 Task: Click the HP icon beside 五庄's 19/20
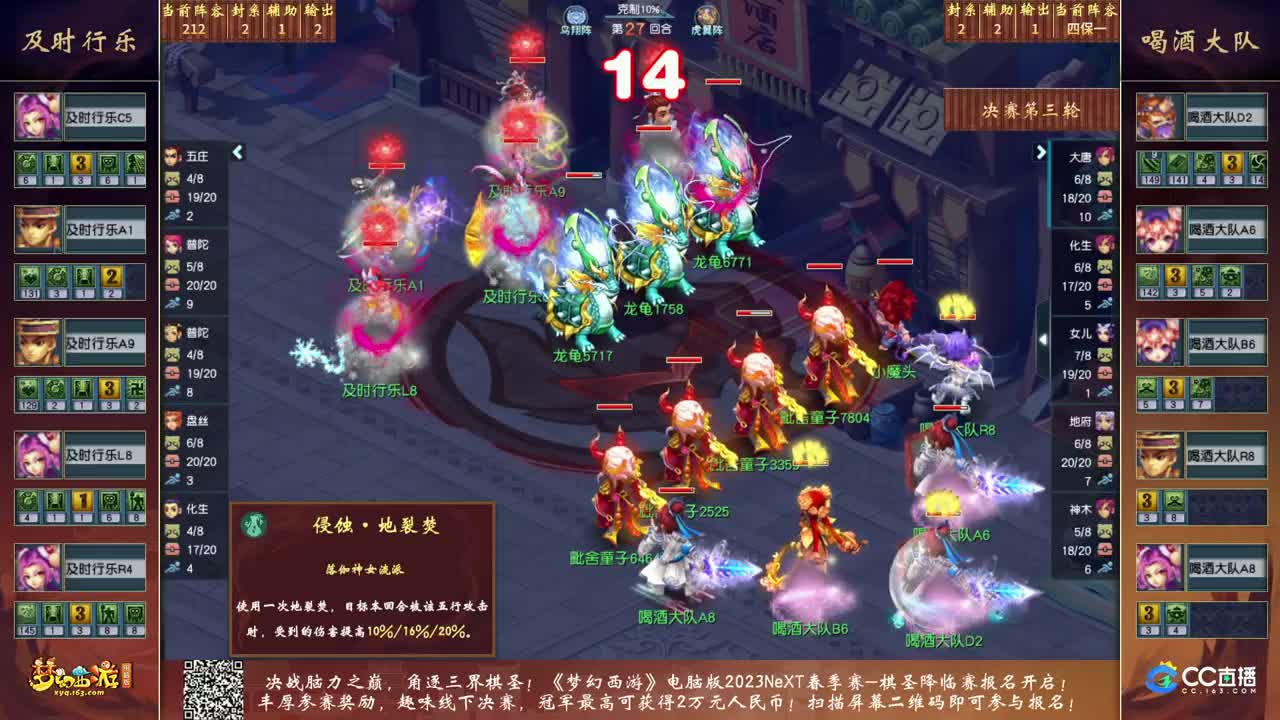tap(172, 197)
